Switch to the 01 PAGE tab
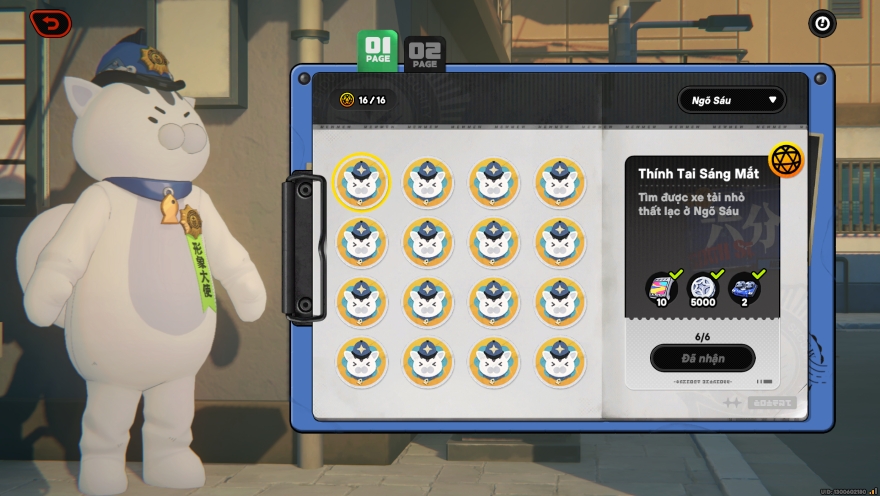The height and width of the screenshot is (496, 880). [x=377, y=49]
